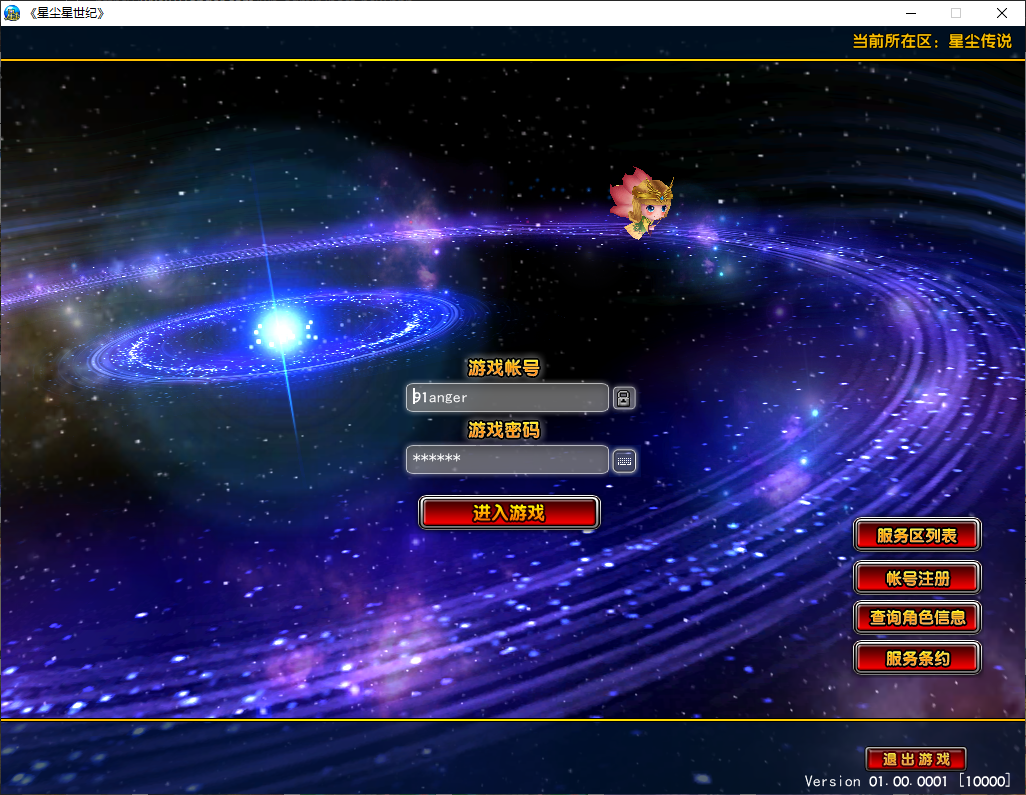Image resolution: width=1026 pixels, height=795 pixels.
Task: Click the 进入游戏 button to log in
Action: tap(509, 513)
